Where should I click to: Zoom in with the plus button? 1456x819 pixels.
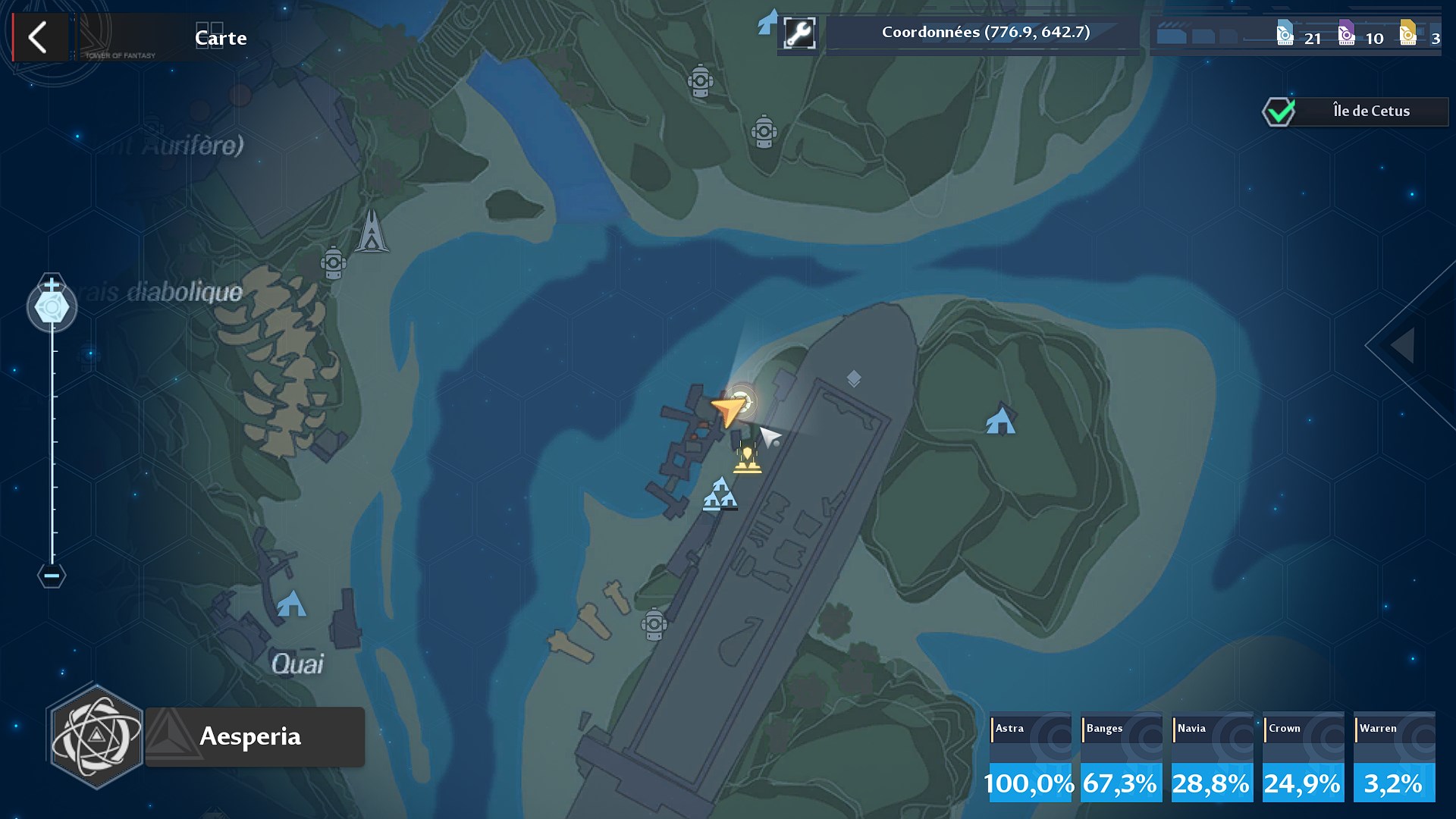52,284
